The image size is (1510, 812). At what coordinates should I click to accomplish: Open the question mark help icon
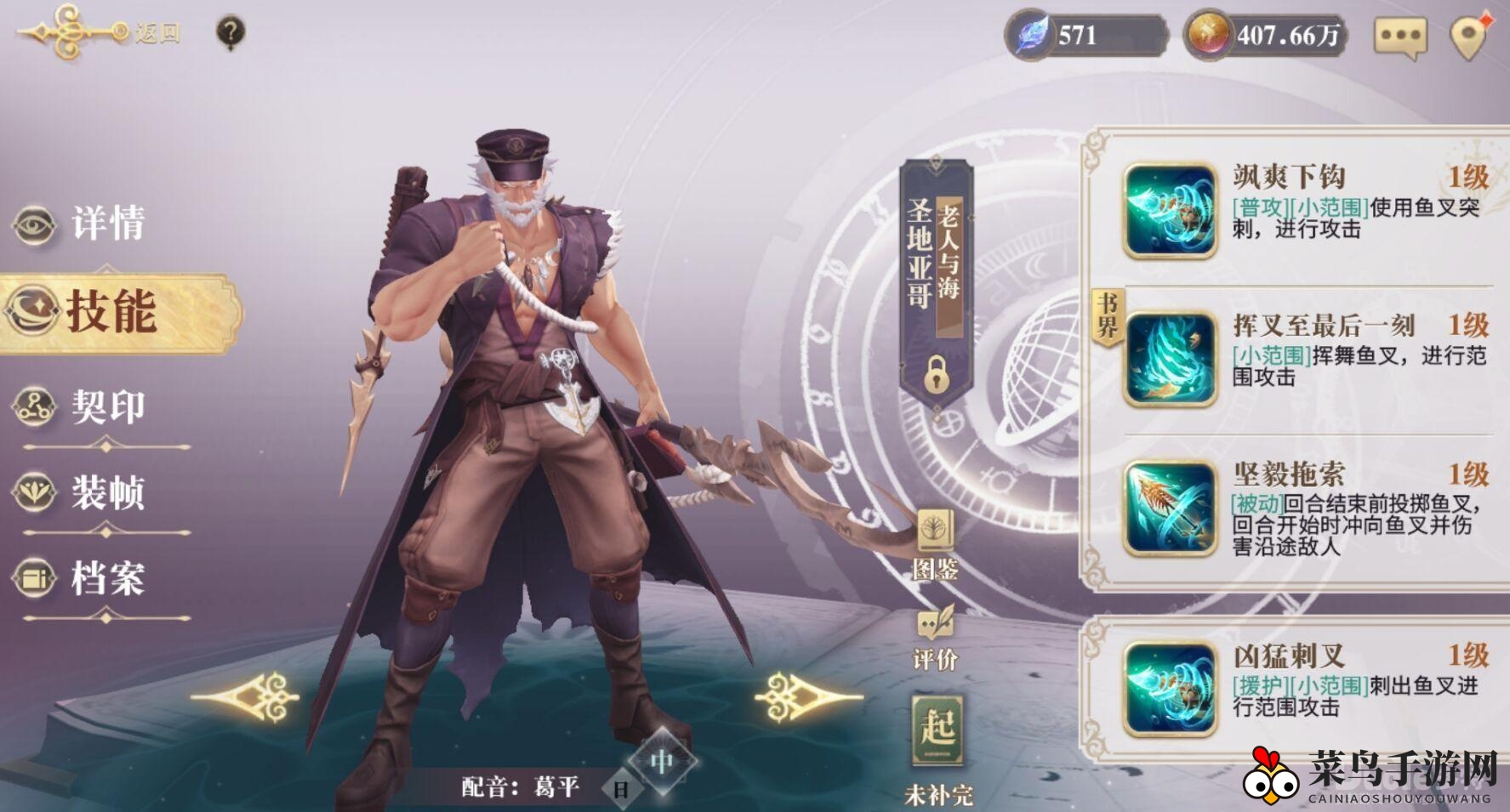click(231, 33)
